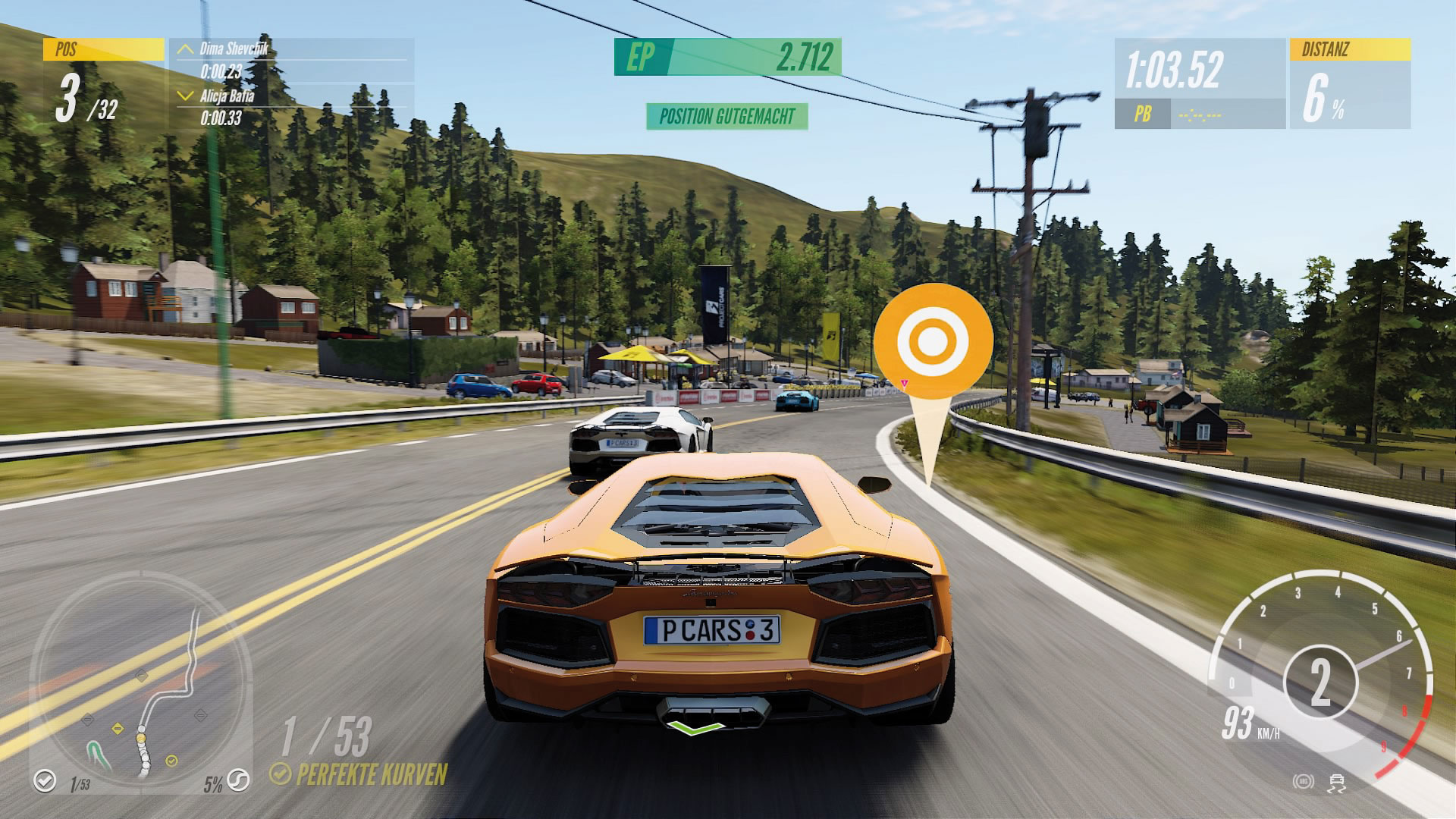Select Dima Shevchik in the standings

[234, 50]
